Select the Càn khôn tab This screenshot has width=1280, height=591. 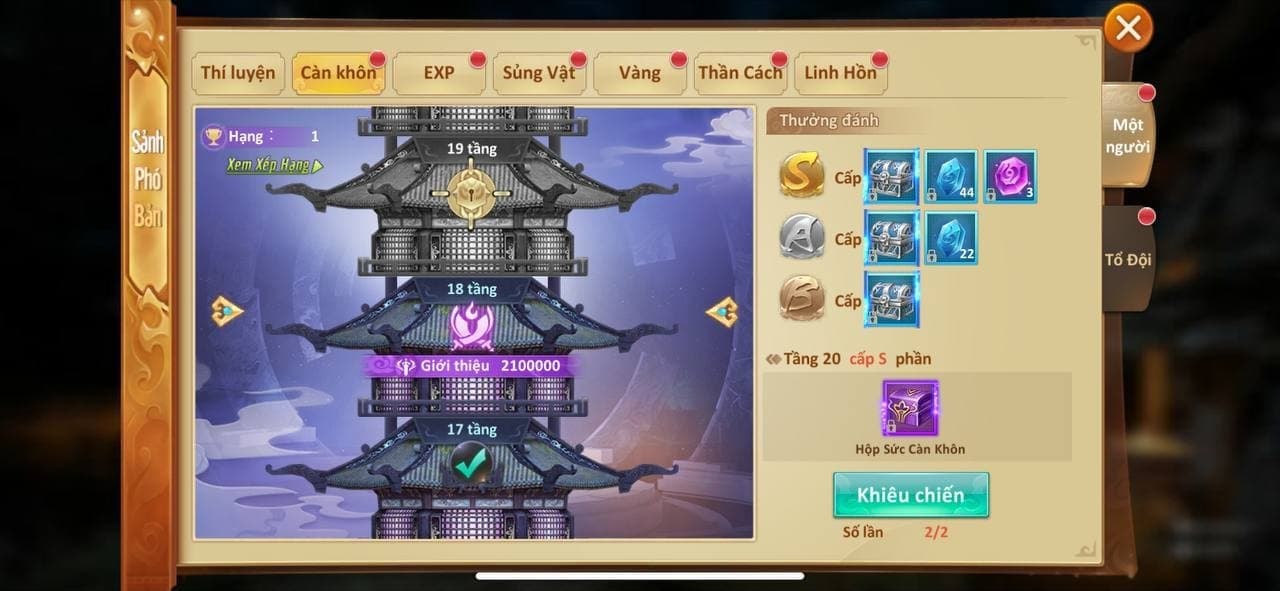[338, 73]
